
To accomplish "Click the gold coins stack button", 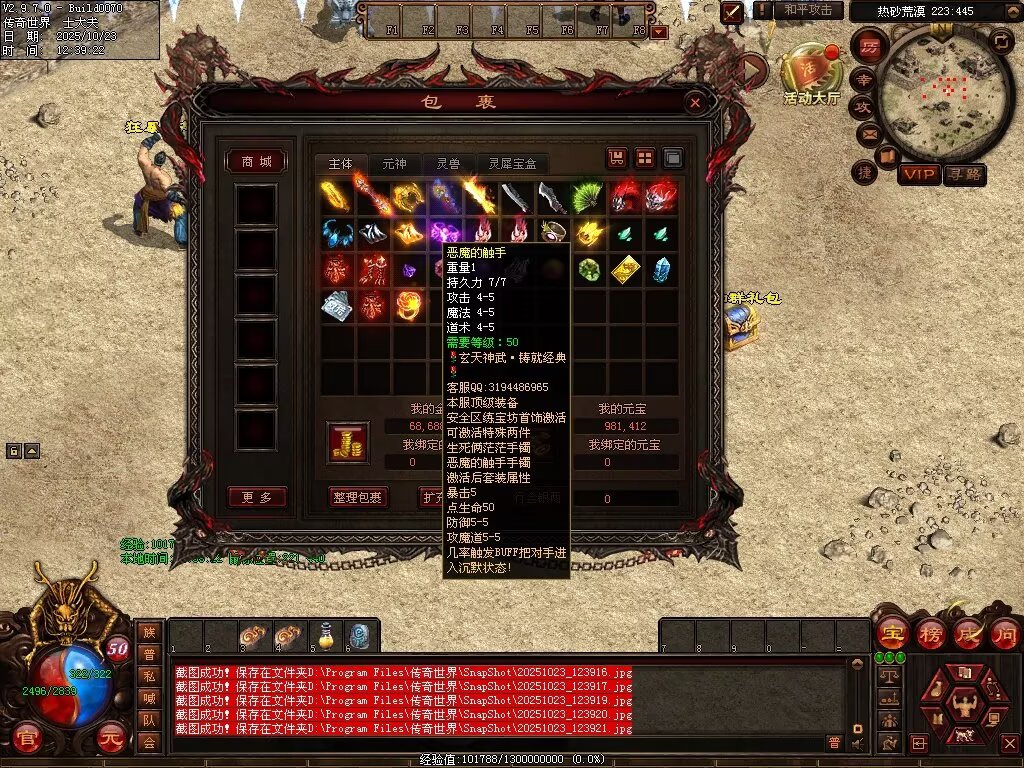I will pyautogui.click(x=348, y=443).
